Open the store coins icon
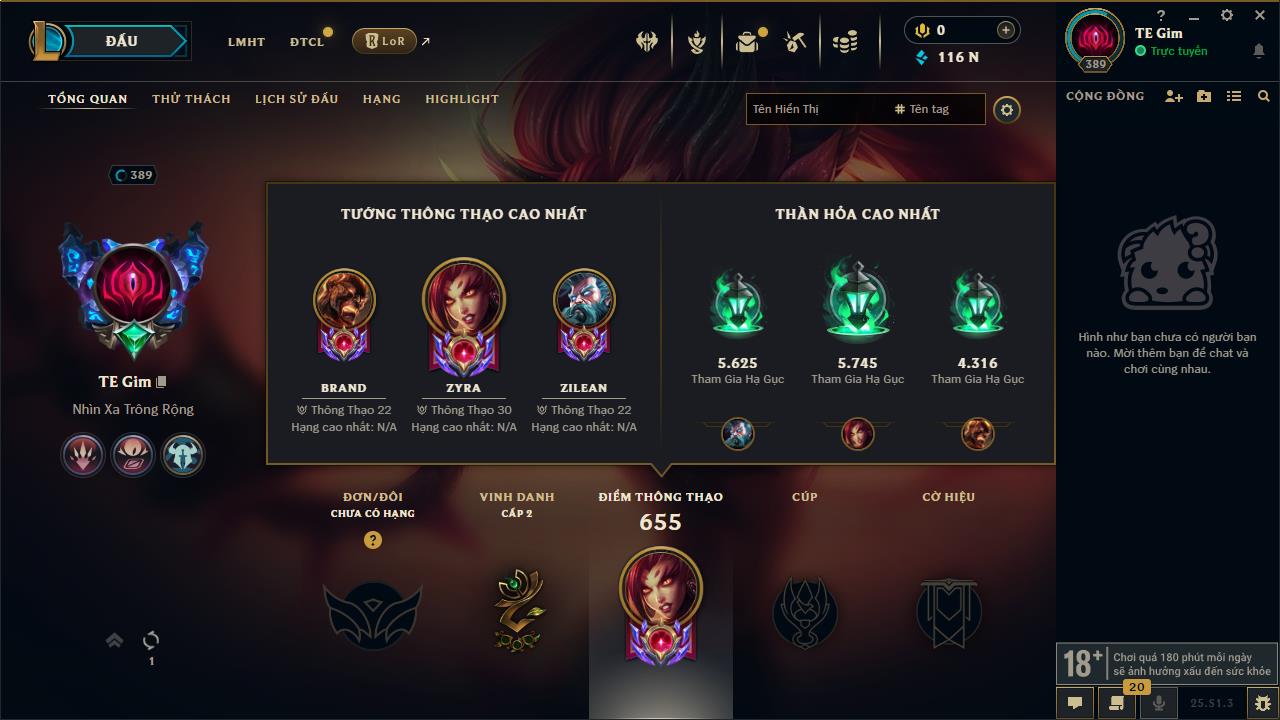Image resolution: width=1280 pixels, height=720 pixels. [846, 42]
